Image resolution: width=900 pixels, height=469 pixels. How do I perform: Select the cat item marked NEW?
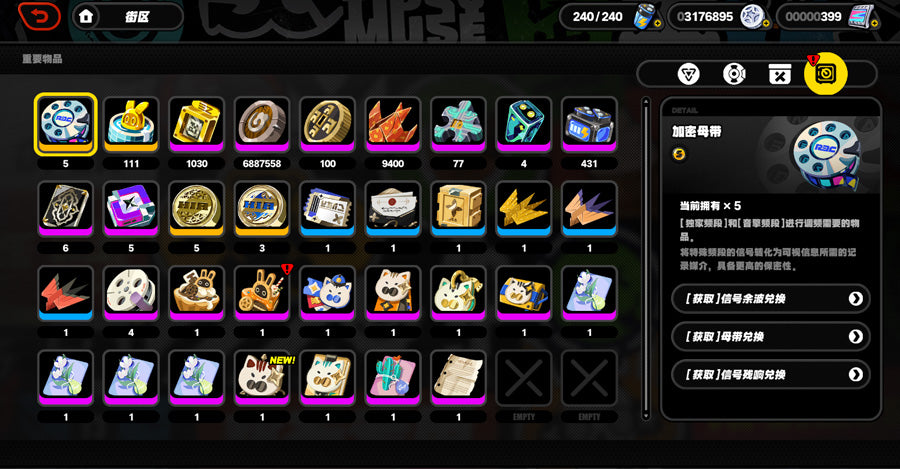(x=263, y=378)
